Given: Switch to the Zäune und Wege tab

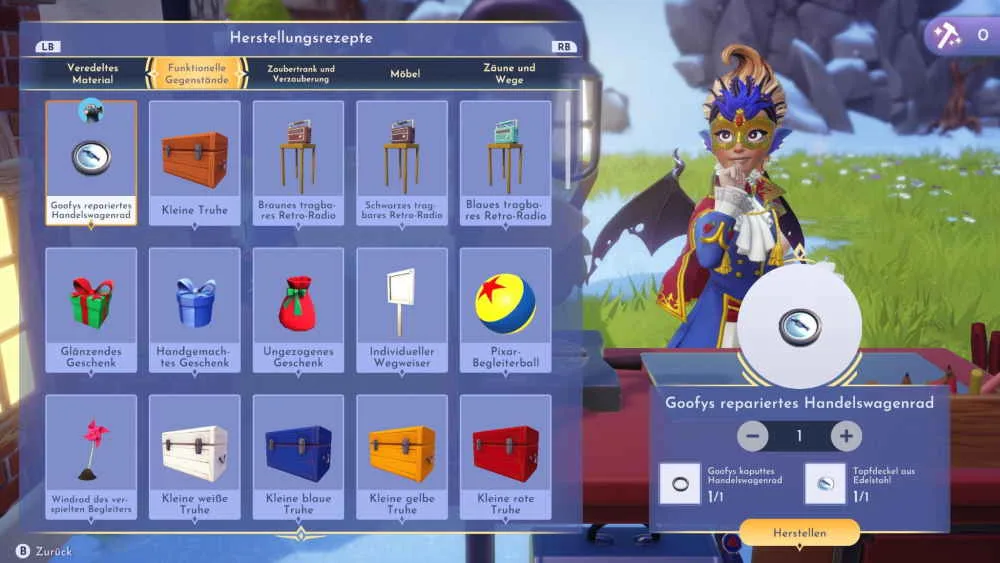Looking at the screenshot, I should pos(509,74).
